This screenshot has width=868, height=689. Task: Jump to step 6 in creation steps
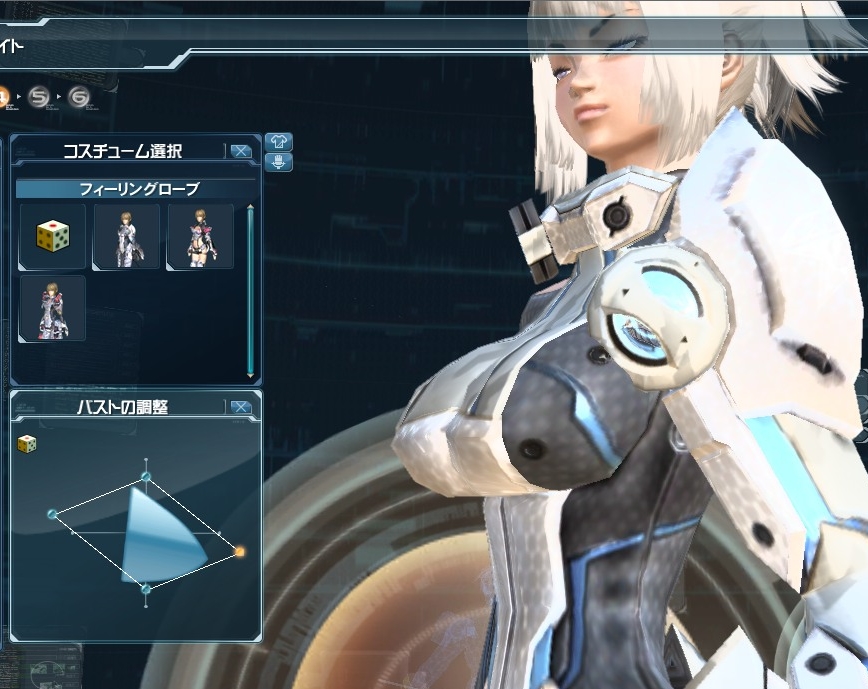pyautogui.click(x=79, y=97)
